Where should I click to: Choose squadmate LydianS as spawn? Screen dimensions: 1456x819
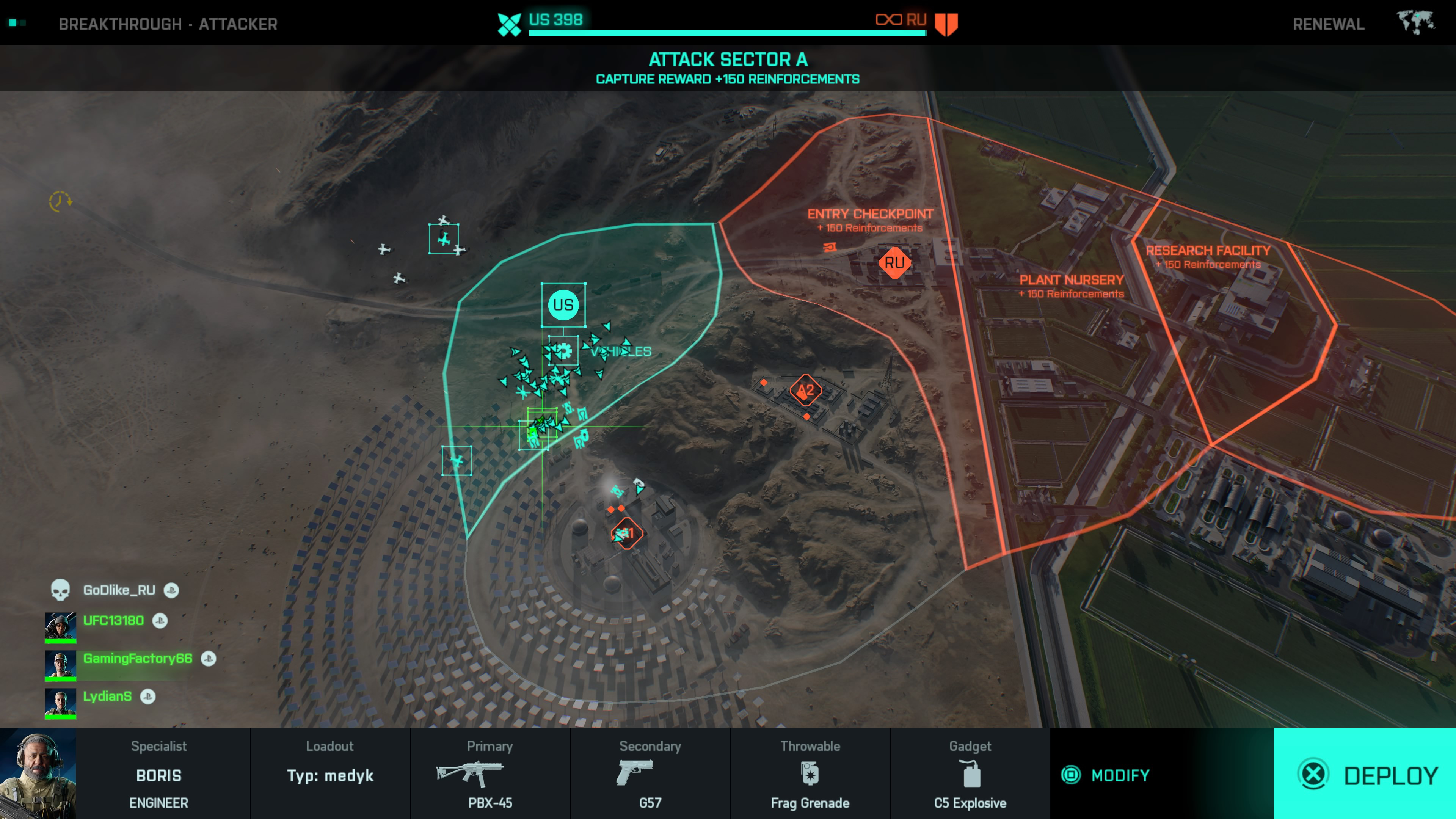(x=107, y=697)
